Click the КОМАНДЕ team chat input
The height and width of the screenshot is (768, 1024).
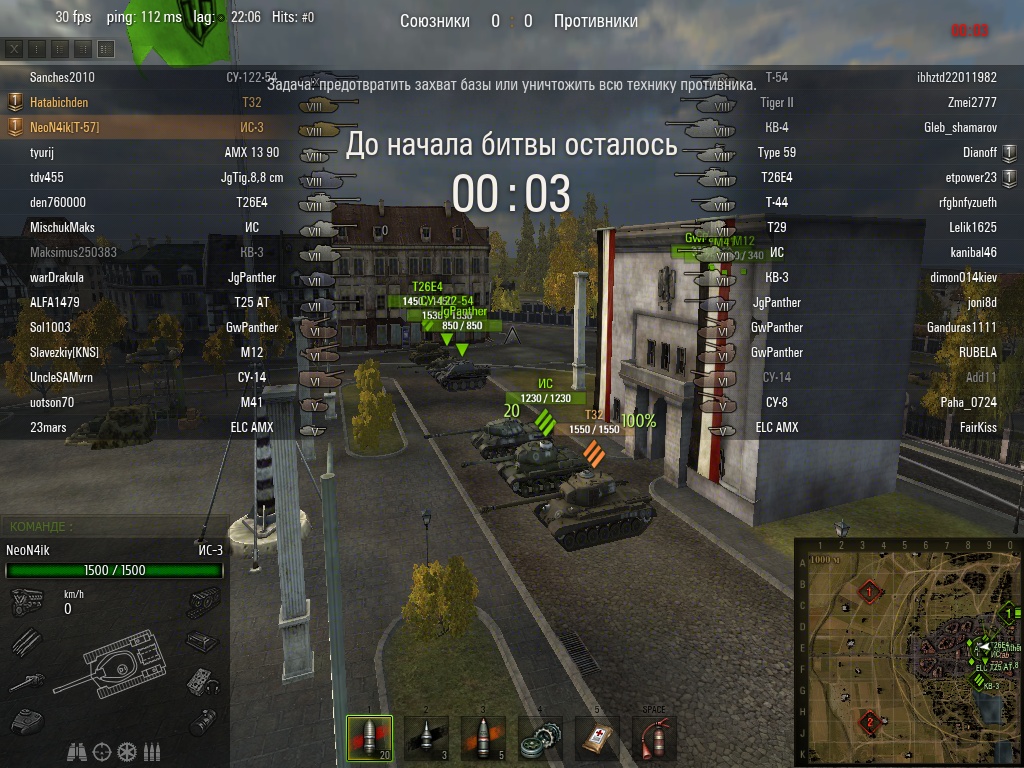point(115,526)
